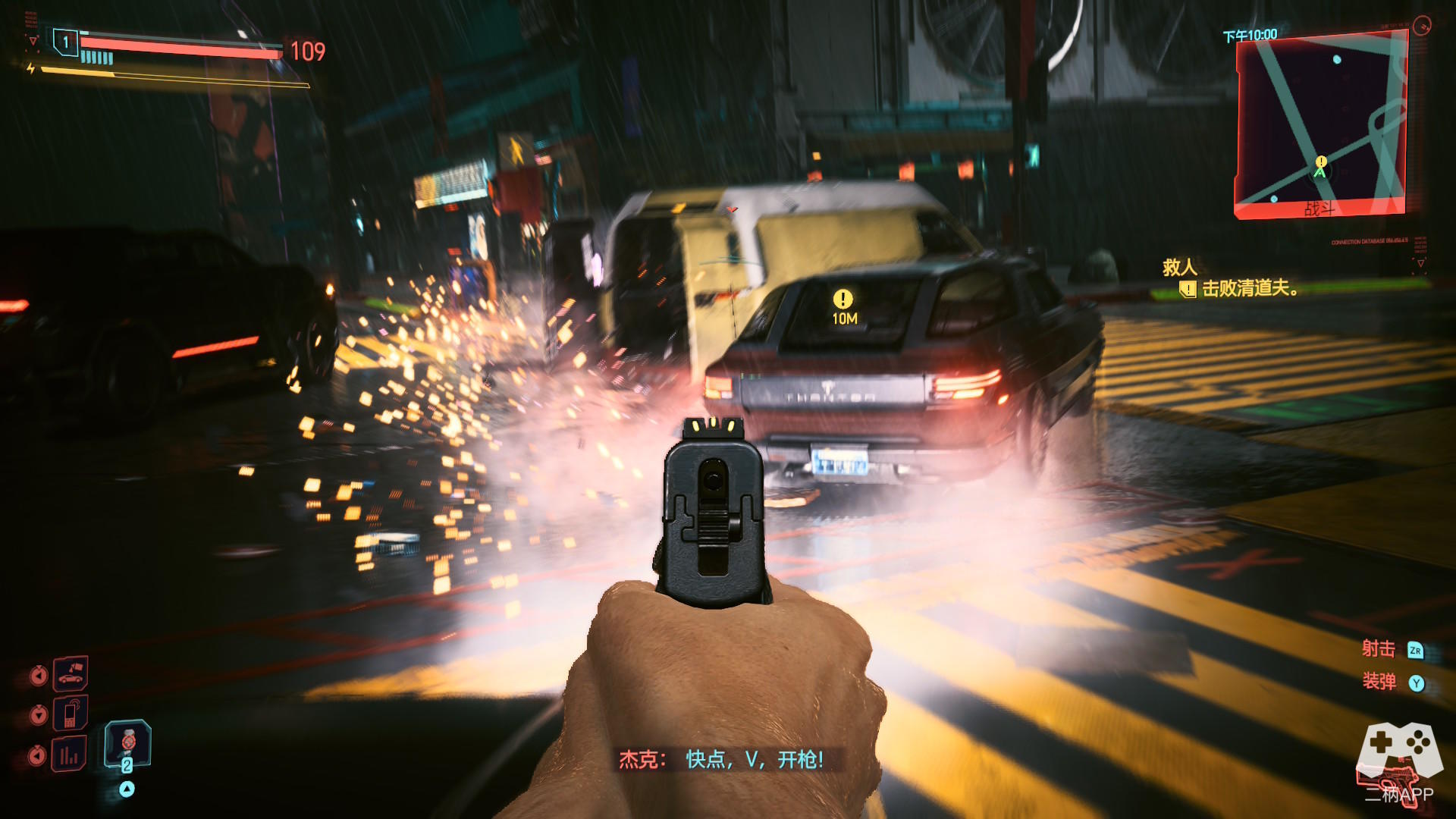Open the vehicle call quick-slot
Screen dimensions: 1456x819
click(70, 673)
